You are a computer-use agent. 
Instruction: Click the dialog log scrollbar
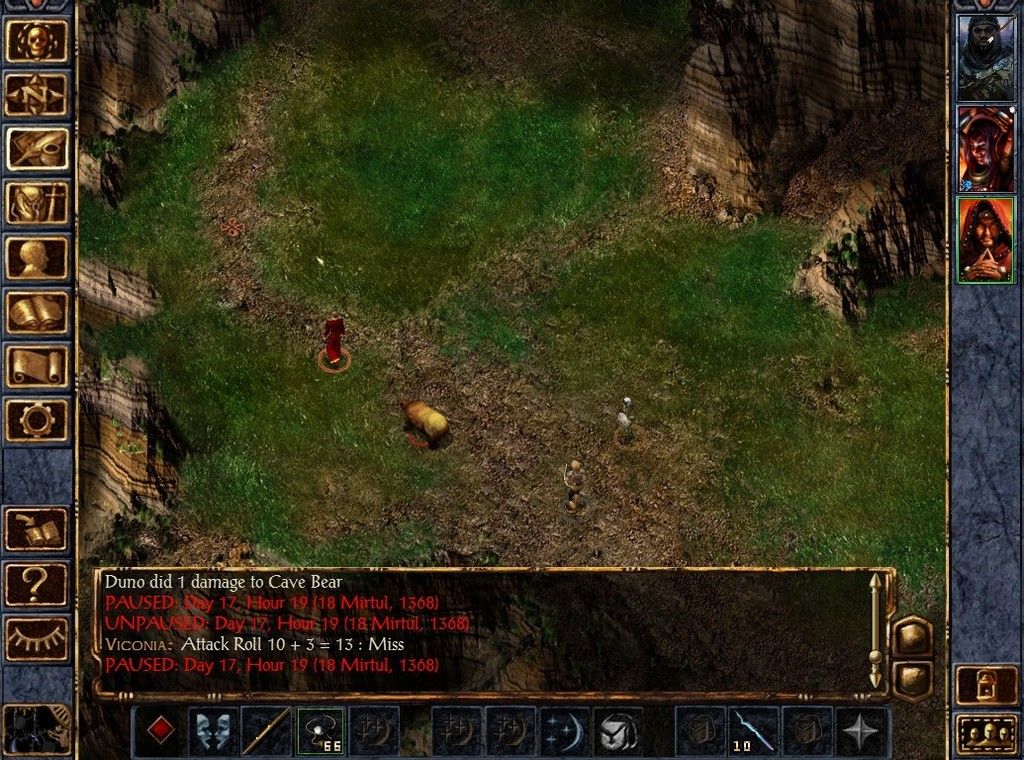click(876, 630)
